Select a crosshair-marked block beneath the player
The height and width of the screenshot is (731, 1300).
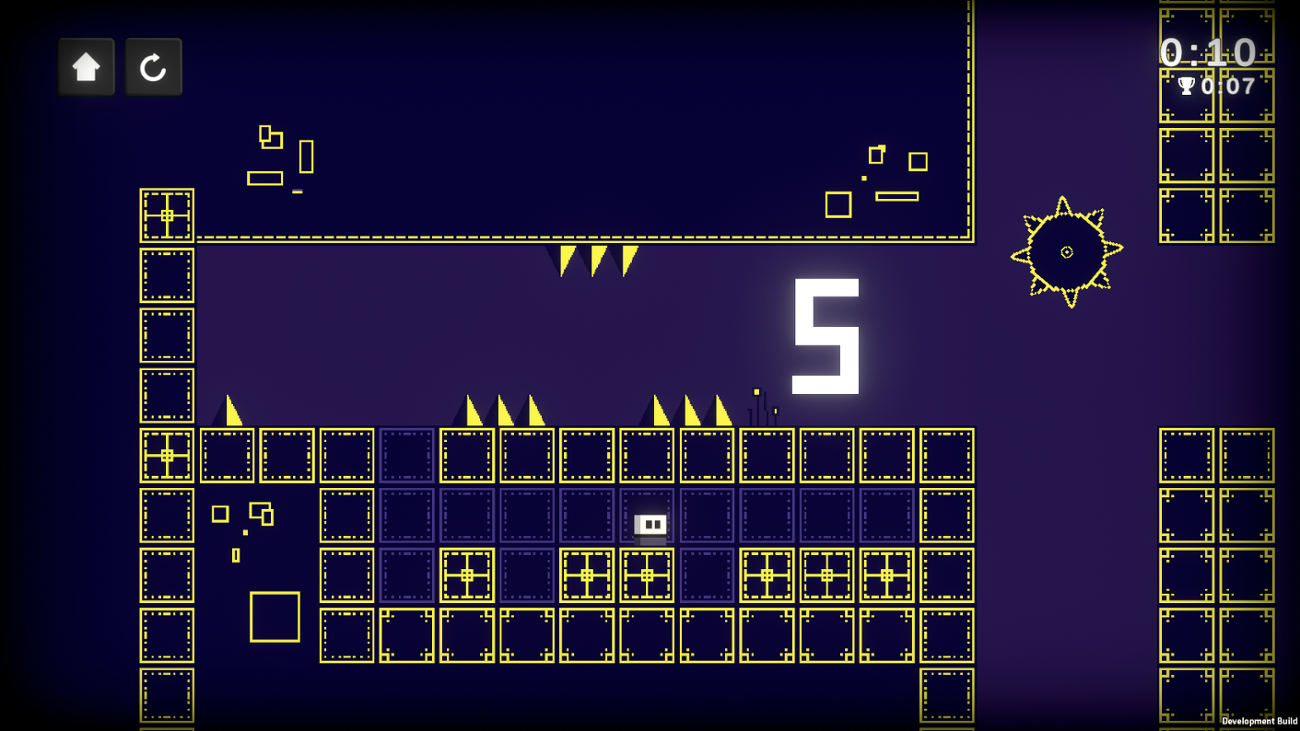(646, 574)
